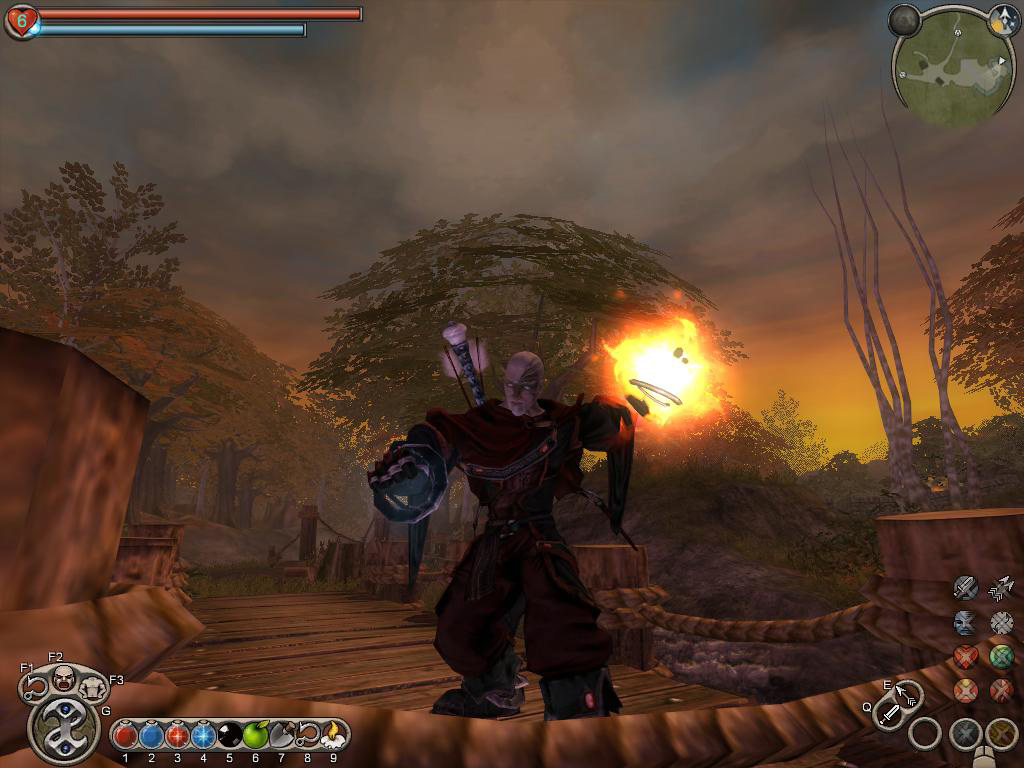Select the plain blue mana potion slot

click(151, 735)
